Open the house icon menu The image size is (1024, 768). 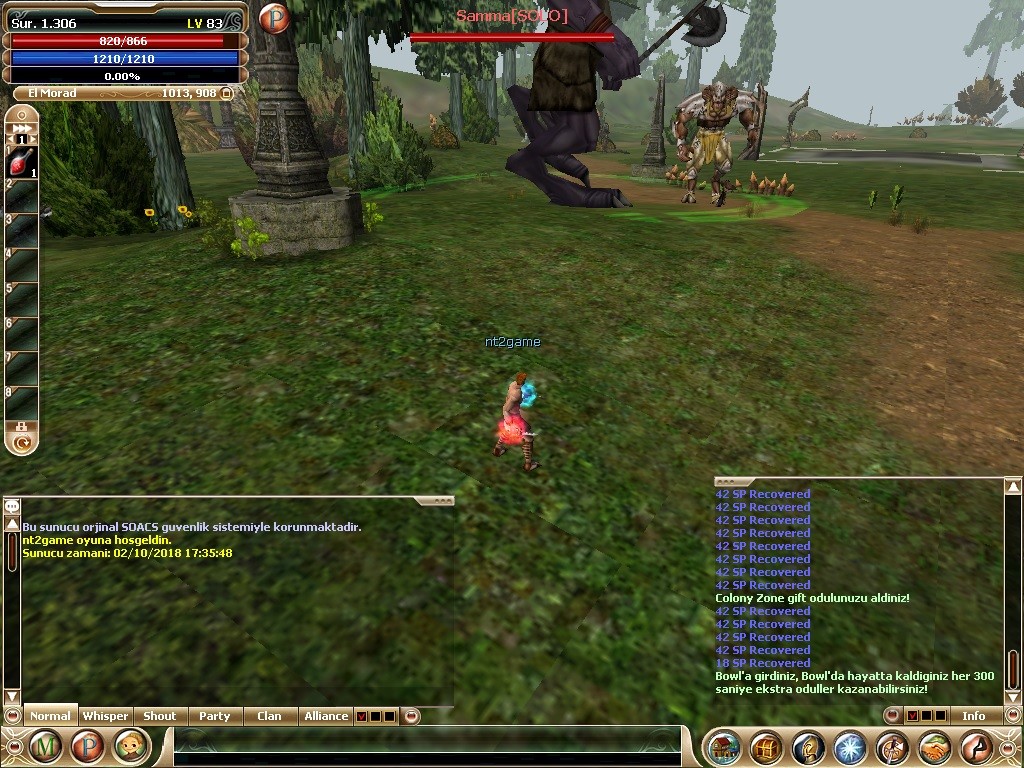point(724,747)
